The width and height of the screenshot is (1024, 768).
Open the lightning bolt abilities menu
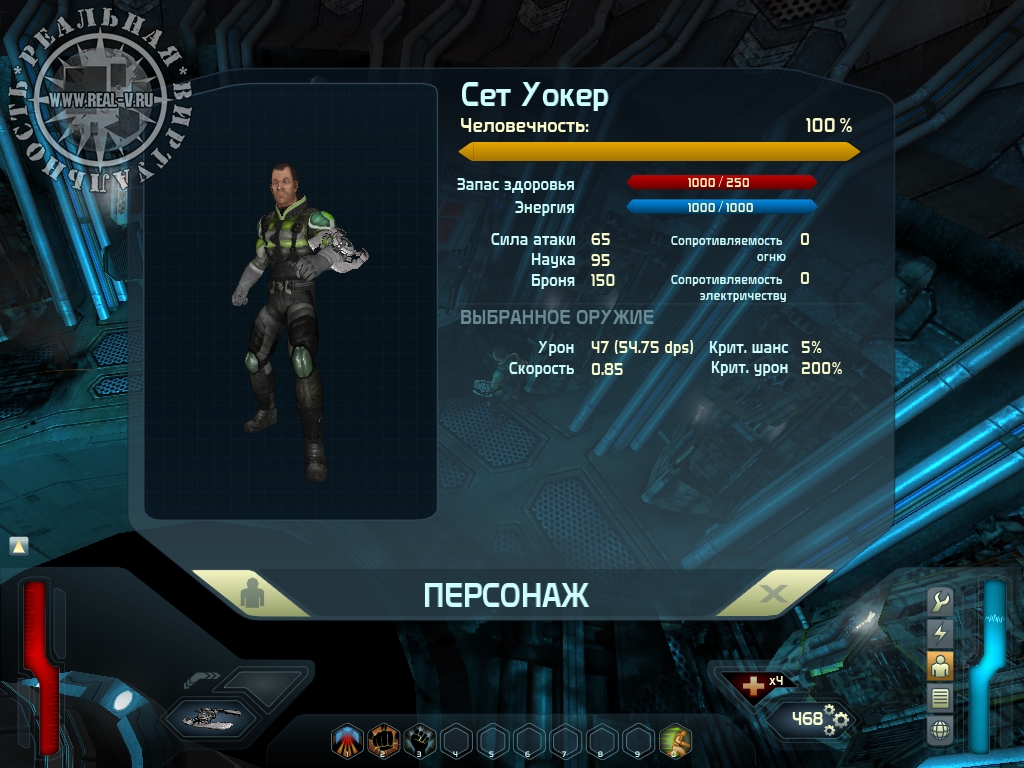coord(940,632)
